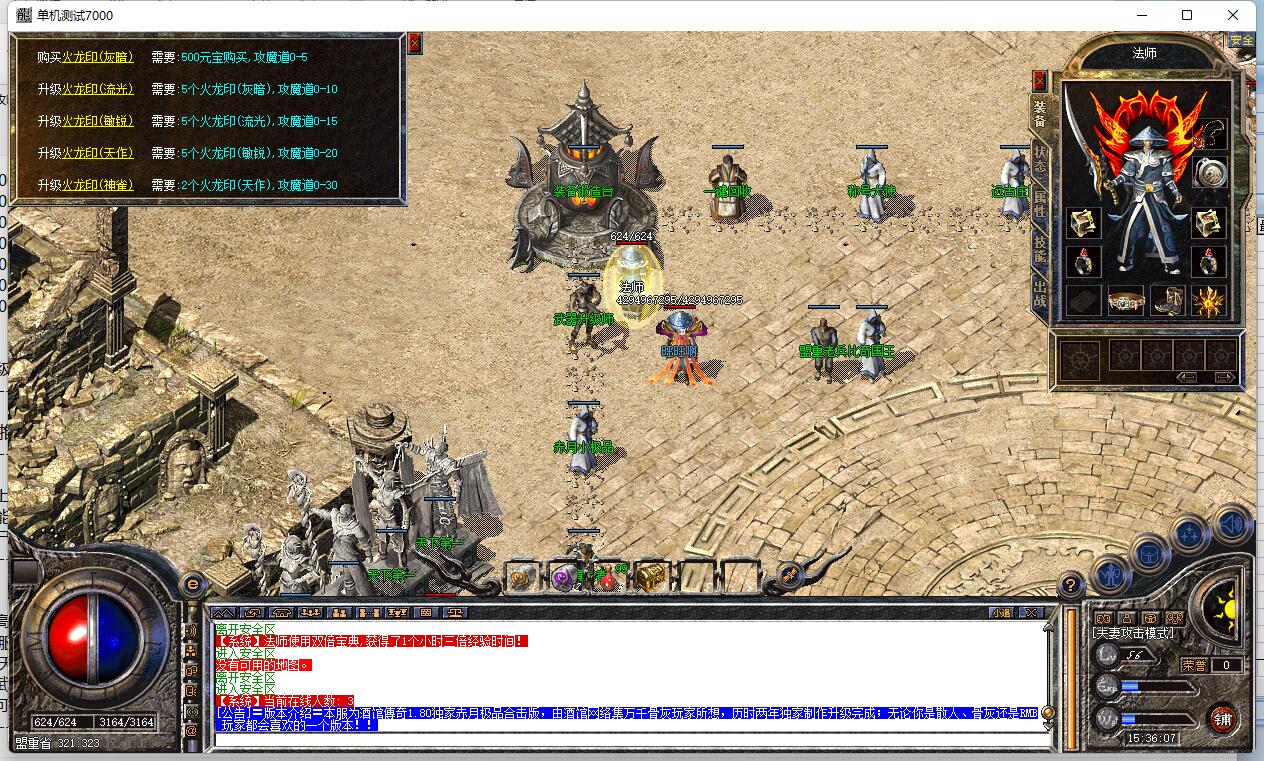Image resolution: width=1264 pixels, height=761 pixels.
Task: Choose the 火龙印(神雀) upgrade link
Action: click(x=97, y=185)
